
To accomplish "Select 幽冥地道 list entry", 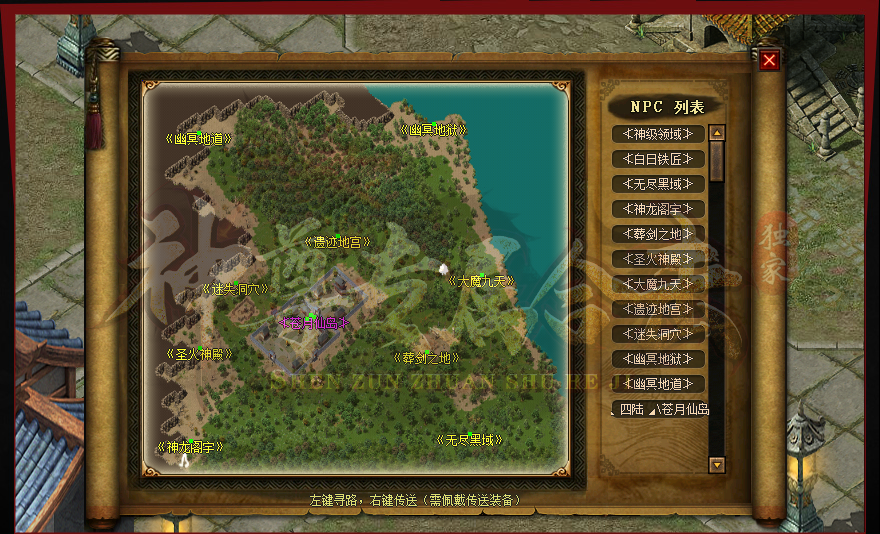I will [658, 384].
